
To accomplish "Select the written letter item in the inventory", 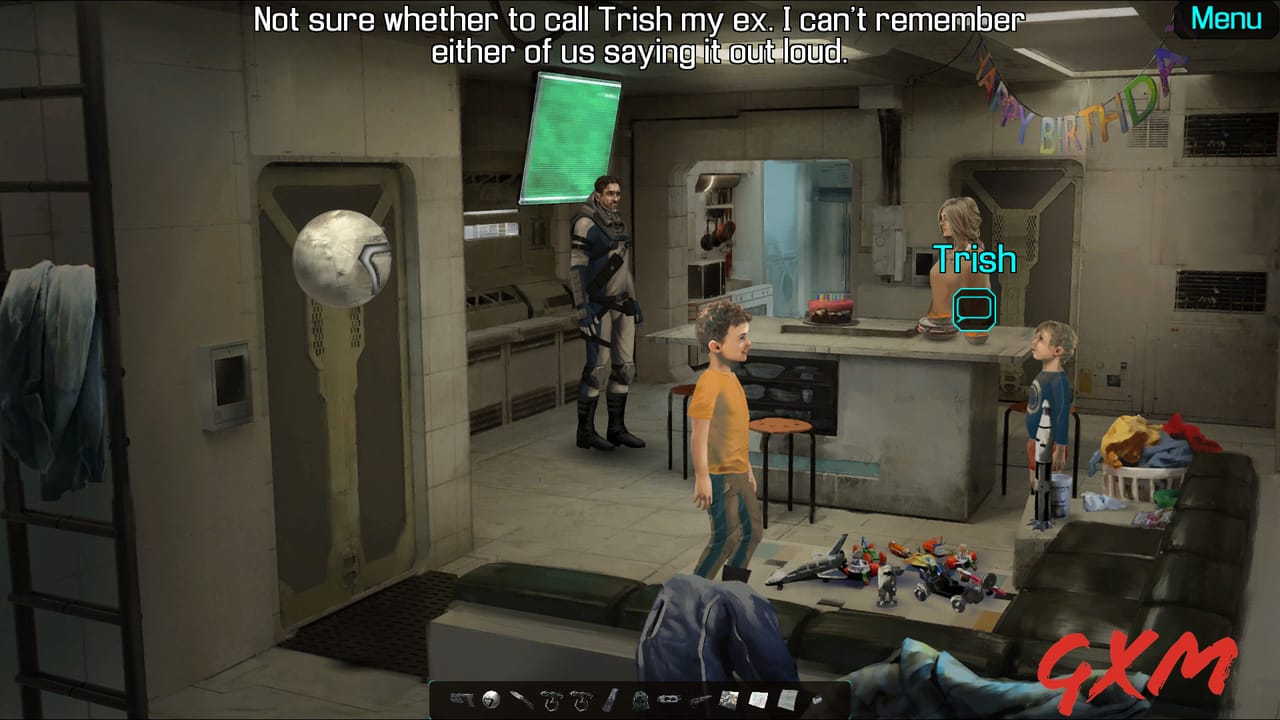I will (759, 700).
